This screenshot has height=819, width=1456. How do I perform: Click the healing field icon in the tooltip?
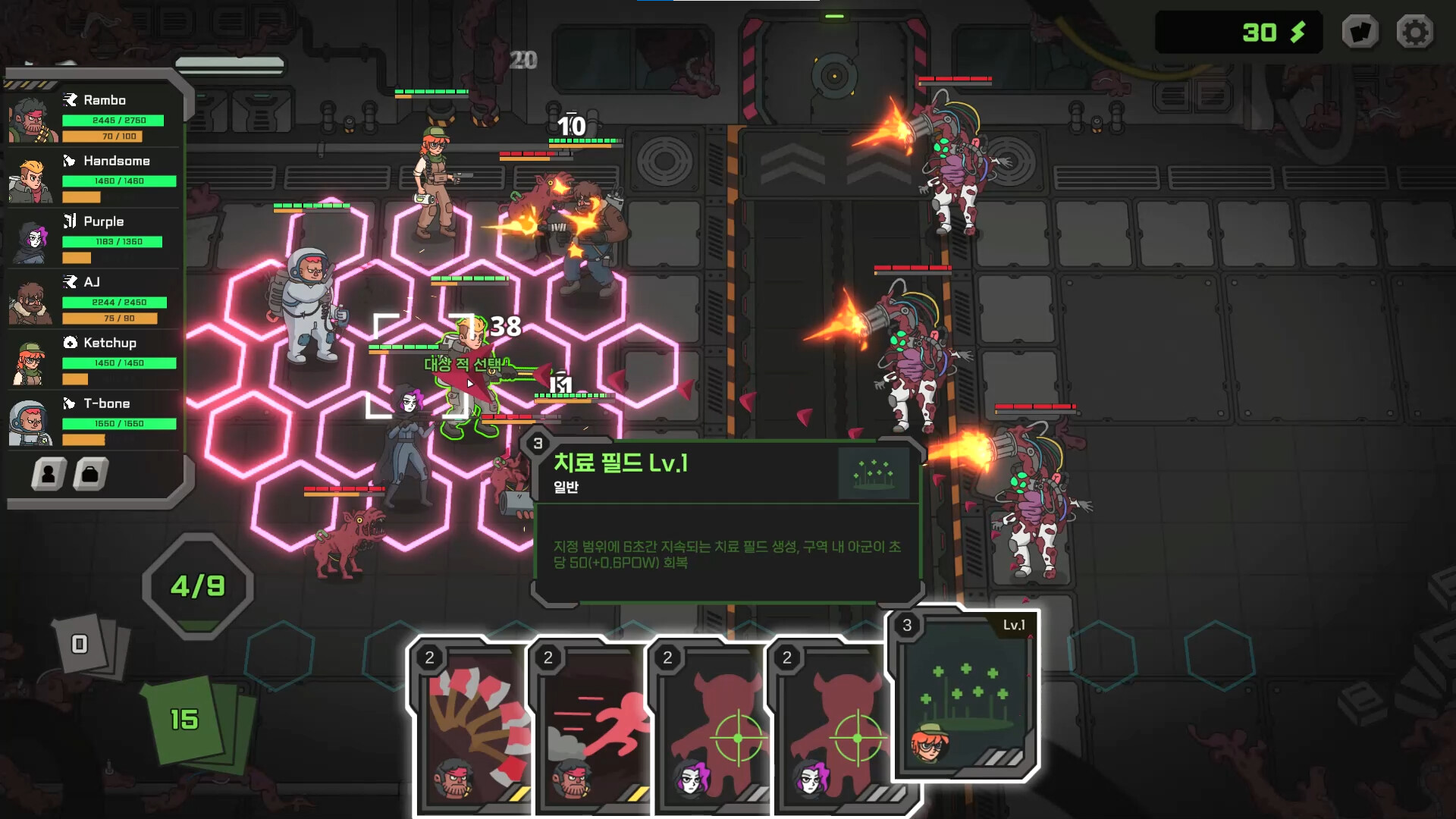[x=874, y=472]
